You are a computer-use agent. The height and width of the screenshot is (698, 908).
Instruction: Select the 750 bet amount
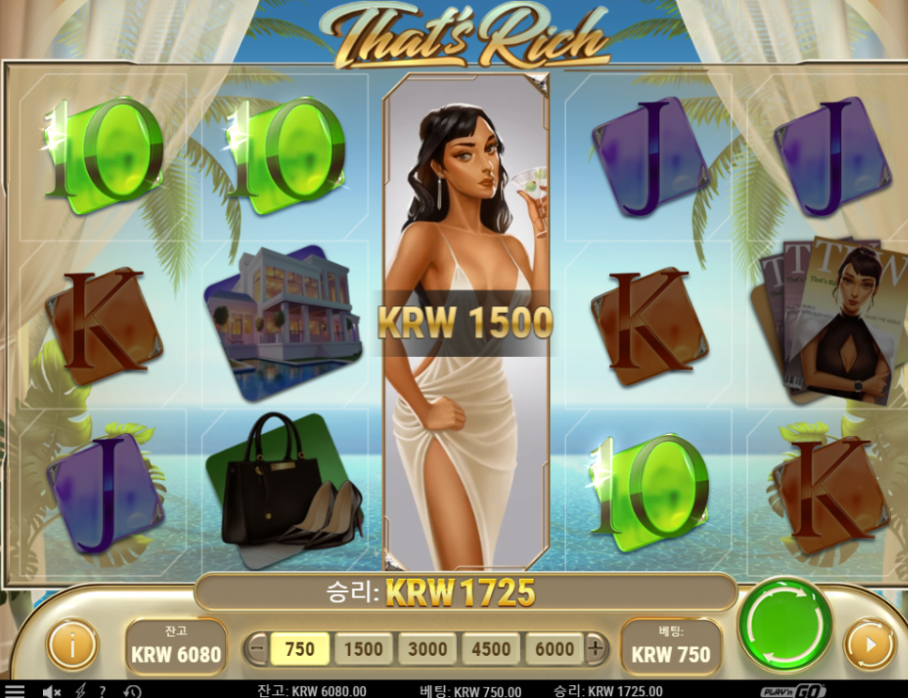300,648
